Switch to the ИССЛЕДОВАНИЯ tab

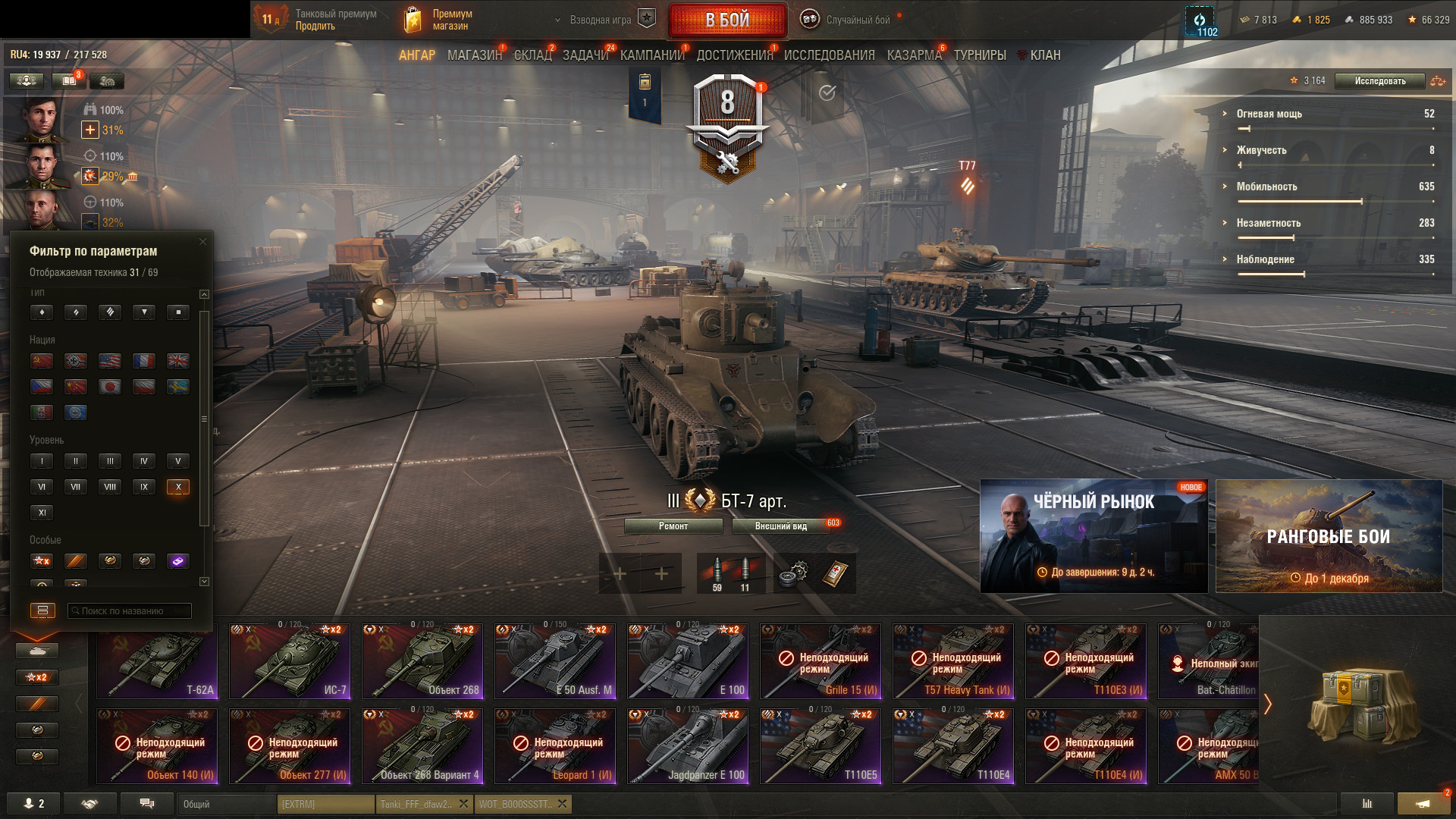[x=829, y=55]
